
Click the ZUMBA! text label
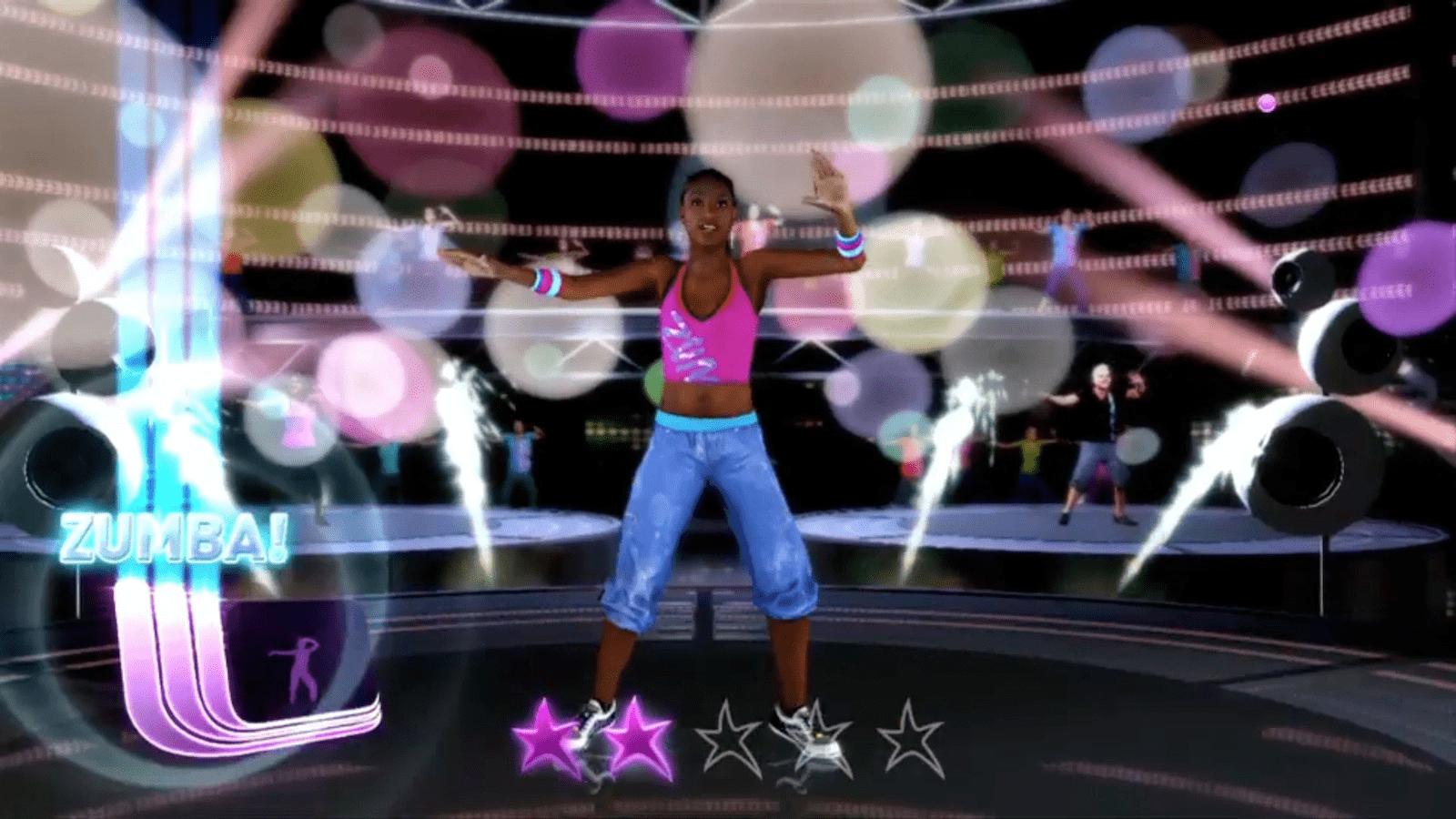pos(173,537)
